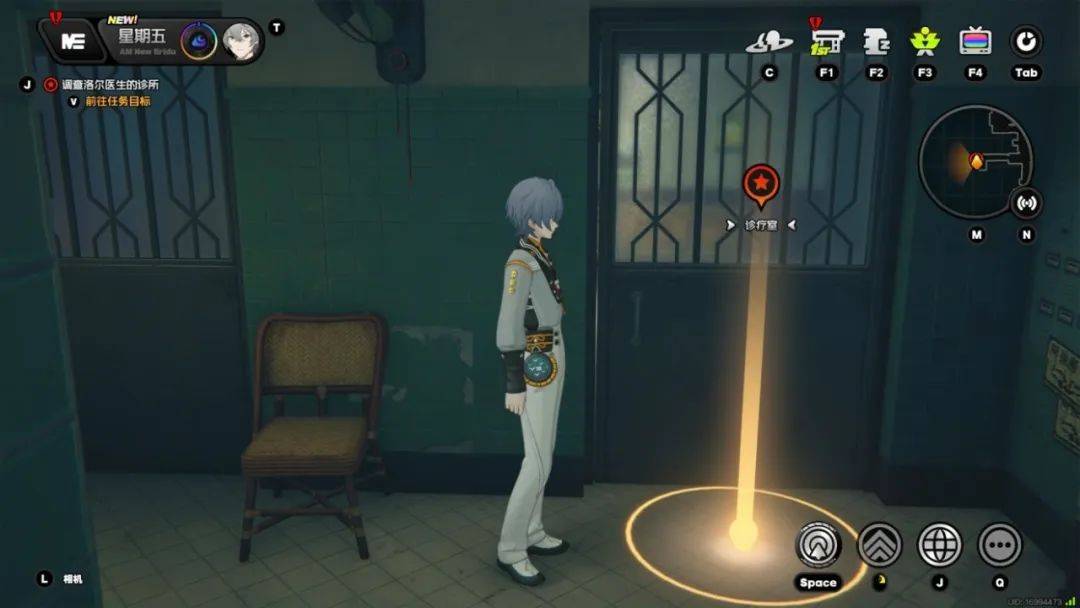Open the green winged emblem menu
The width and height of the screenshot is (1080, 608).
click(x=925, y=42)
